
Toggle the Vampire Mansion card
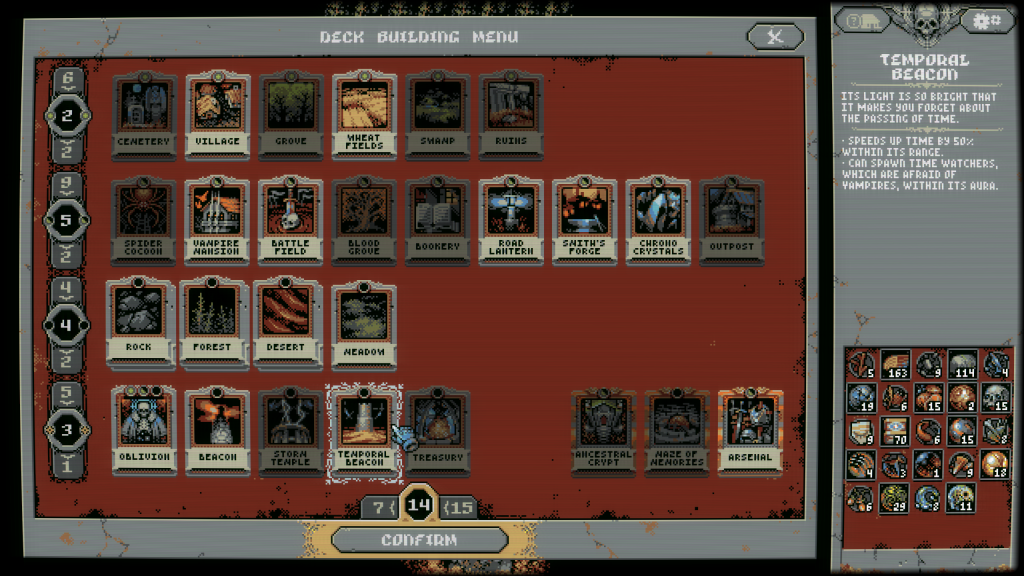coord(217,221)
